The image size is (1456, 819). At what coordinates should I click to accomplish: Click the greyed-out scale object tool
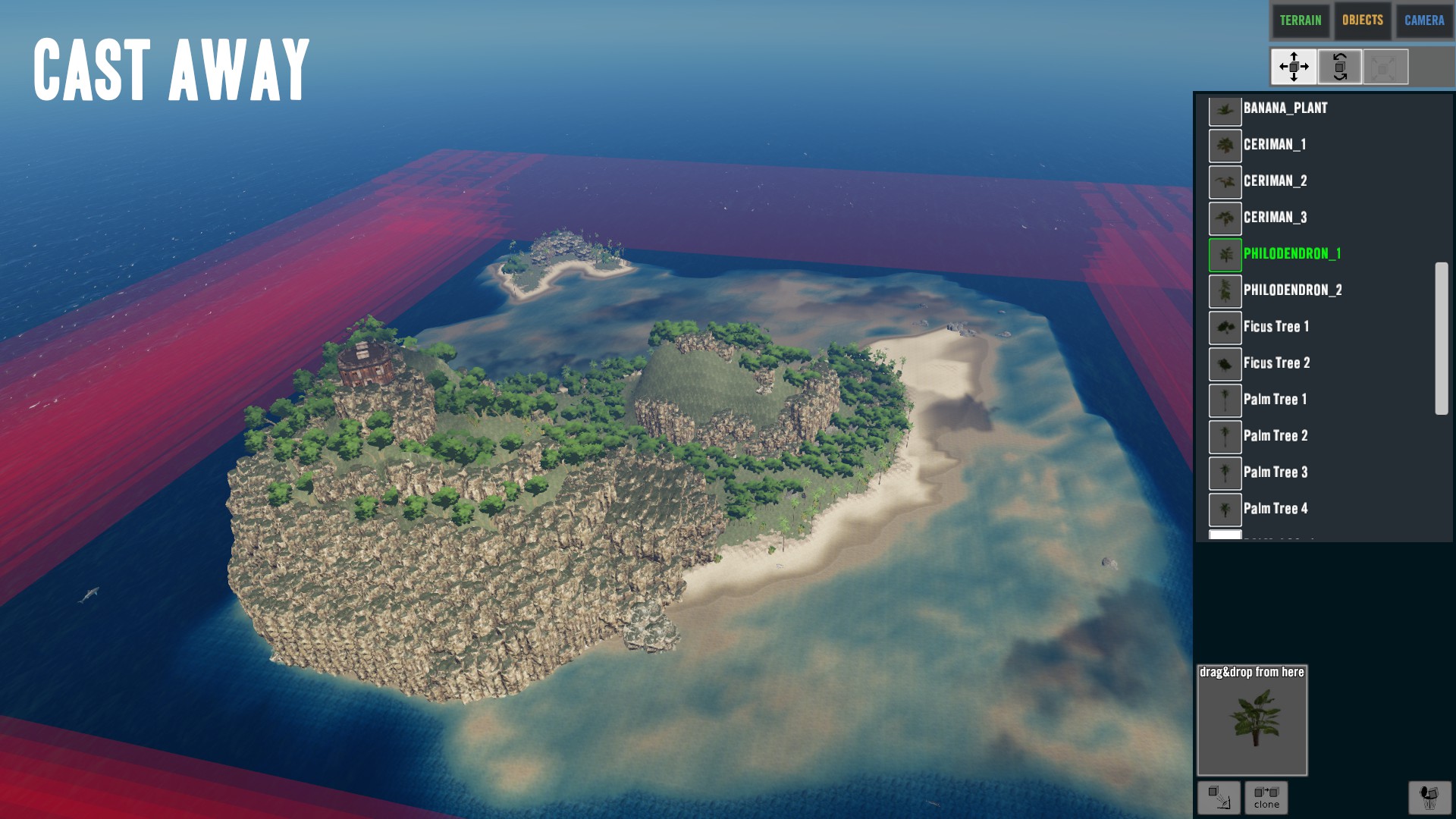(x=1385, y=67)
